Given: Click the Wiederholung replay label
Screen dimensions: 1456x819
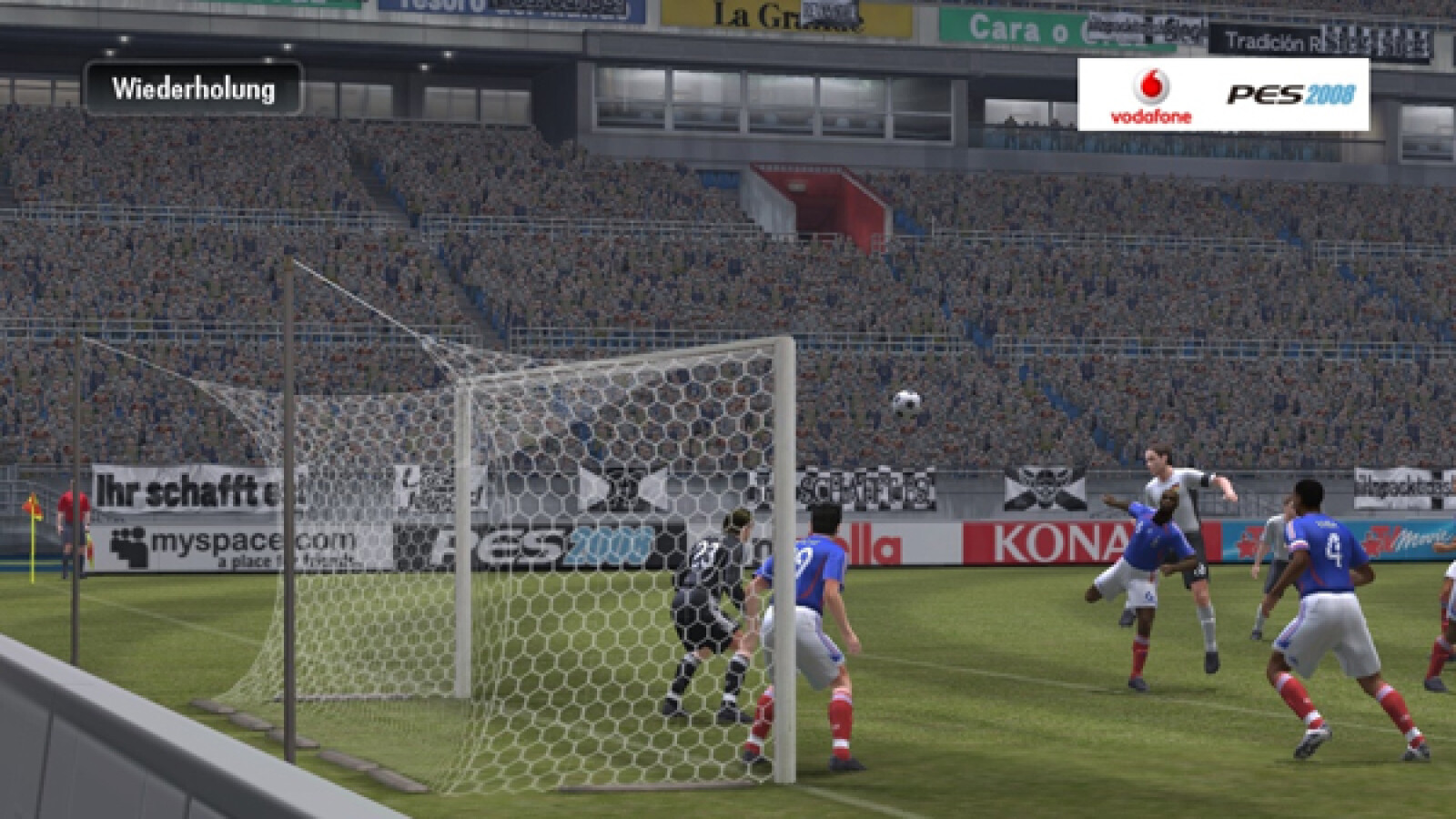Looking at the screenshot, I should pos(193,89).
